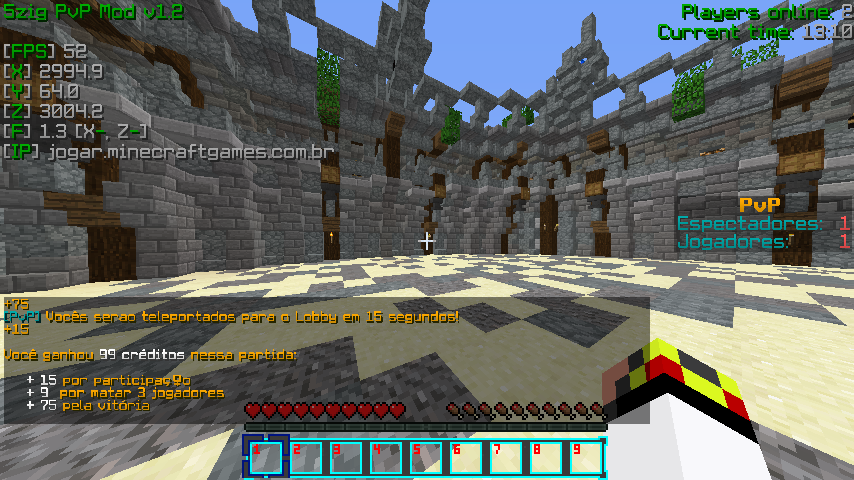Select hotbar slot numbered 1
This screenshot has width=854, height=480.
pos(266,457)
